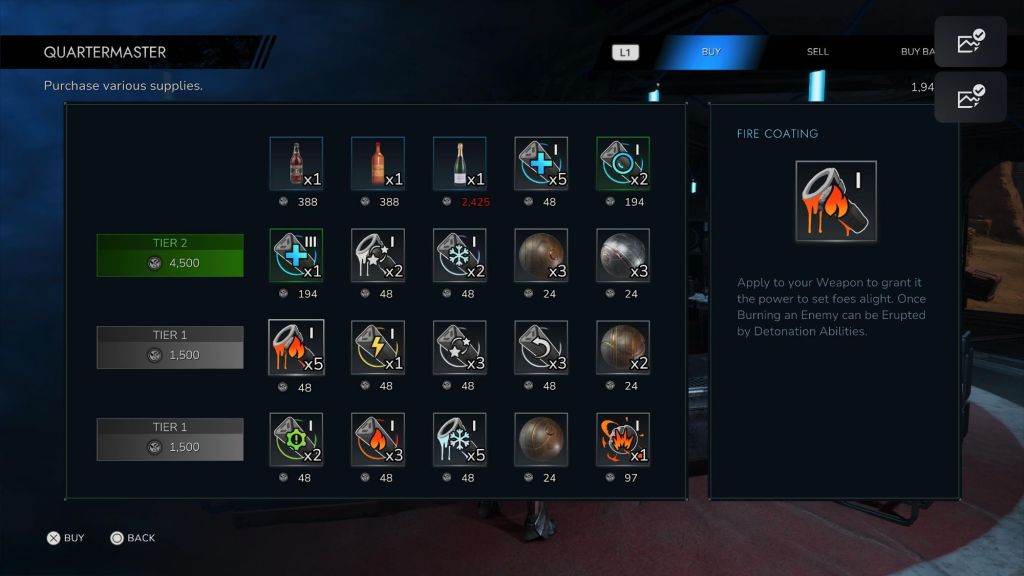Choose the champagne bottle priced 2,425
1024x576 pixels.
click(459, 164)
